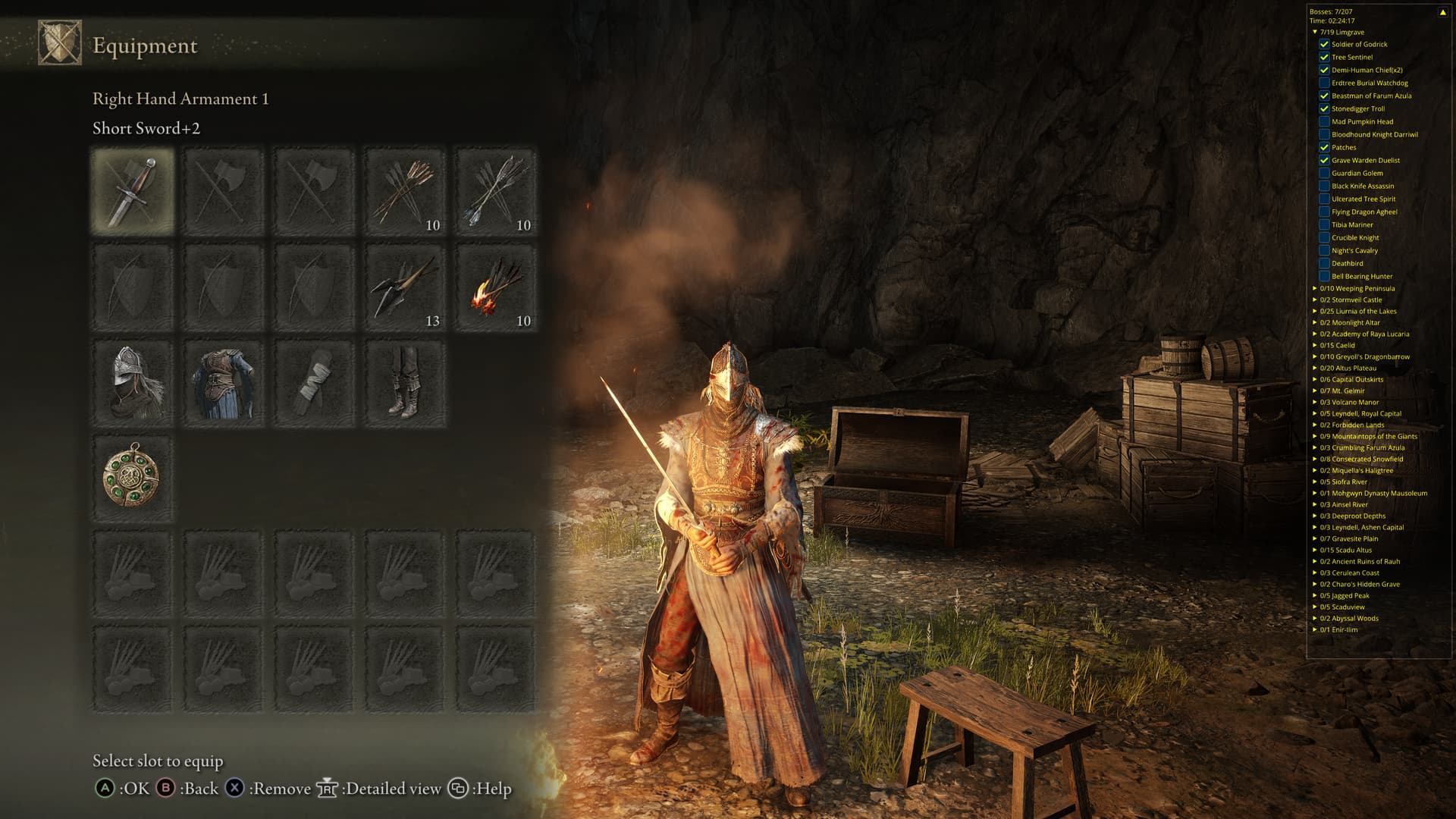Collapse the Limgrave boss list
Image resolution: width=1456 pixels, height=819 pixels.
[1315, 32]
